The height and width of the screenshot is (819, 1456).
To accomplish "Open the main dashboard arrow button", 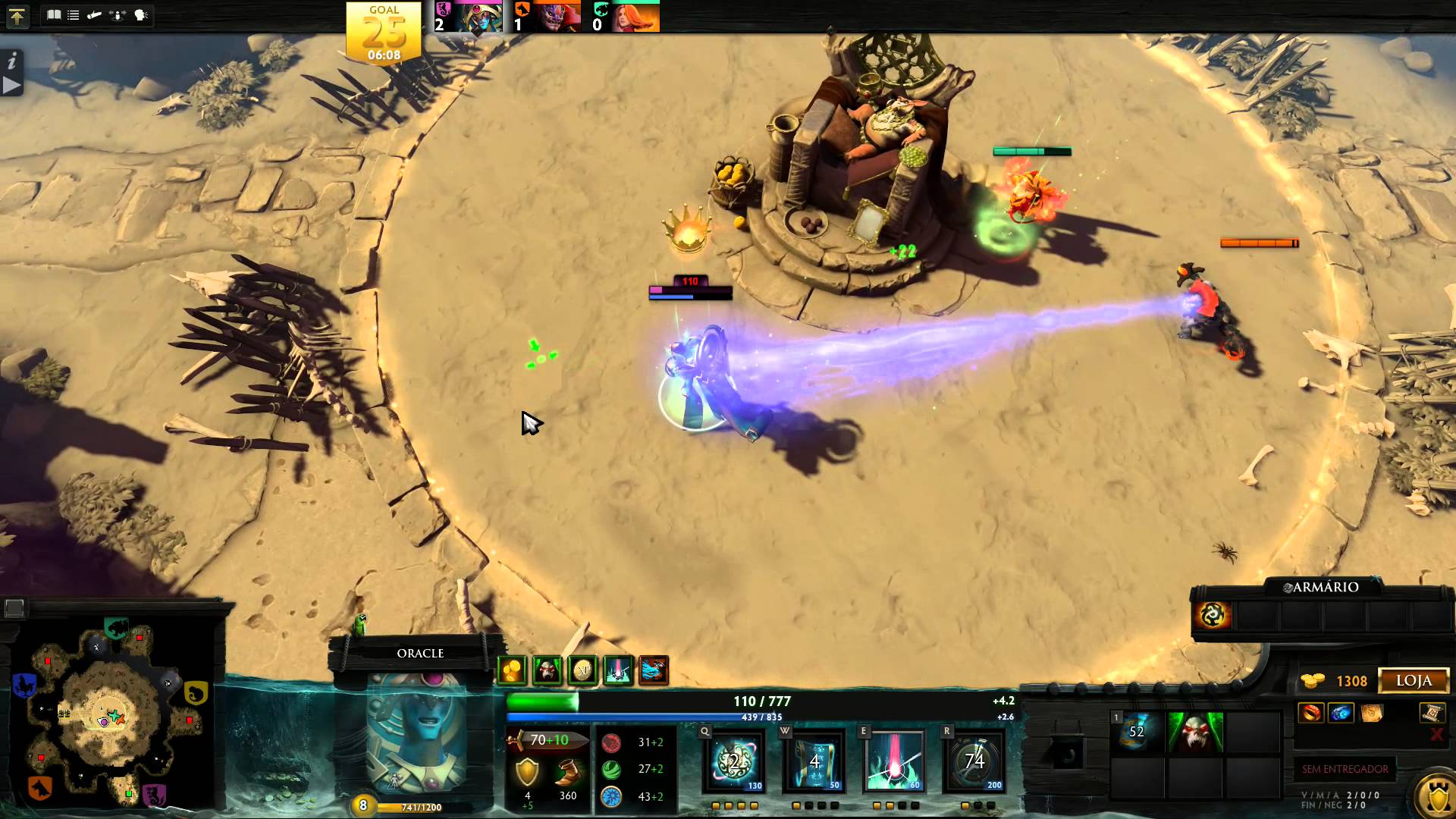I will (17, 16).
